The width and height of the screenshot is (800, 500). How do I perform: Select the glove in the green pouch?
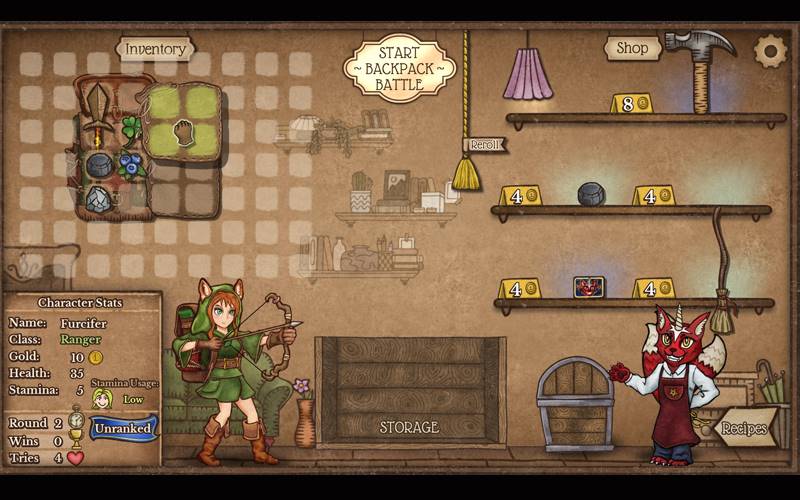pyautogui.click(x=183, y=133)
